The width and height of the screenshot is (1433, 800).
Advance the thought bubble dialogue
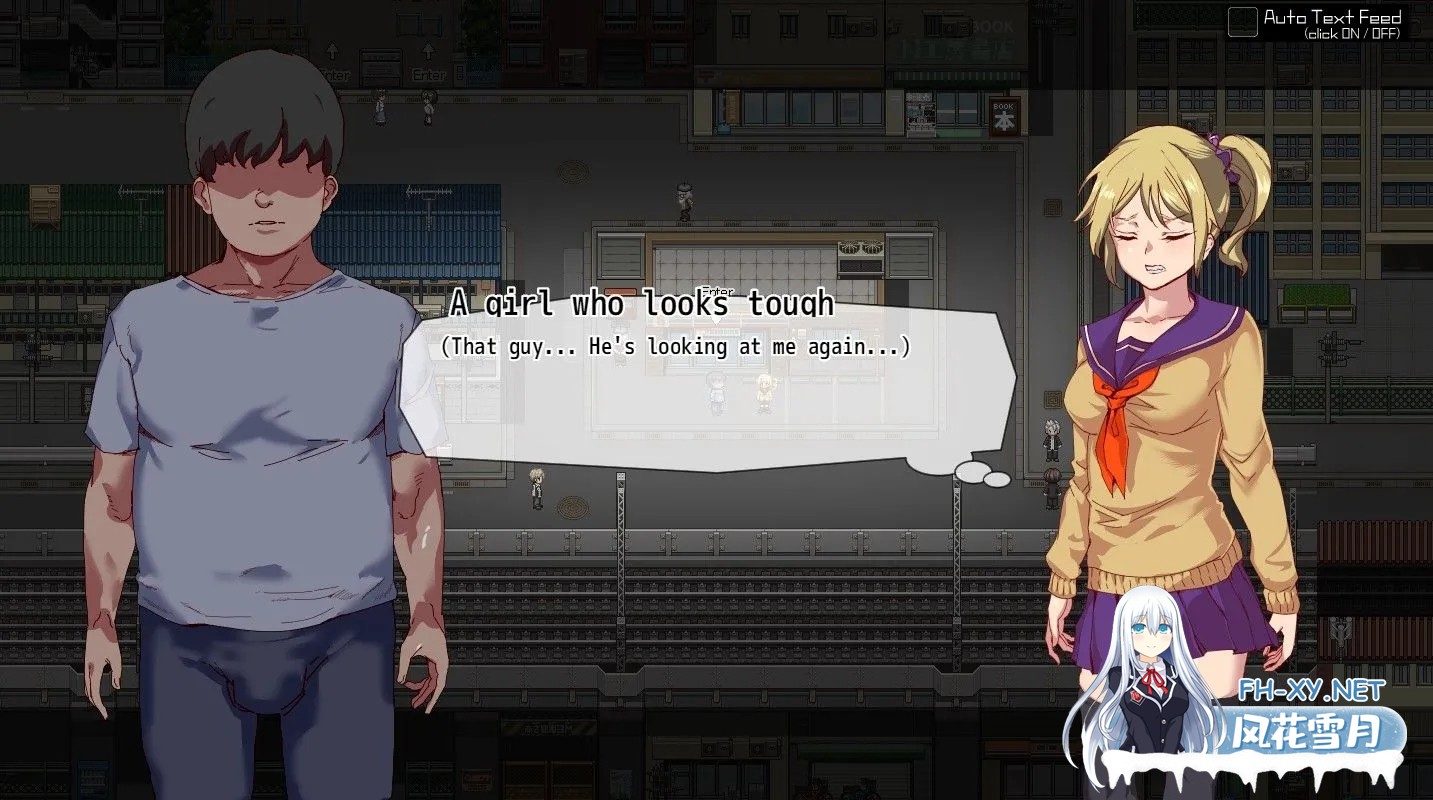click(x=707, y=392)
